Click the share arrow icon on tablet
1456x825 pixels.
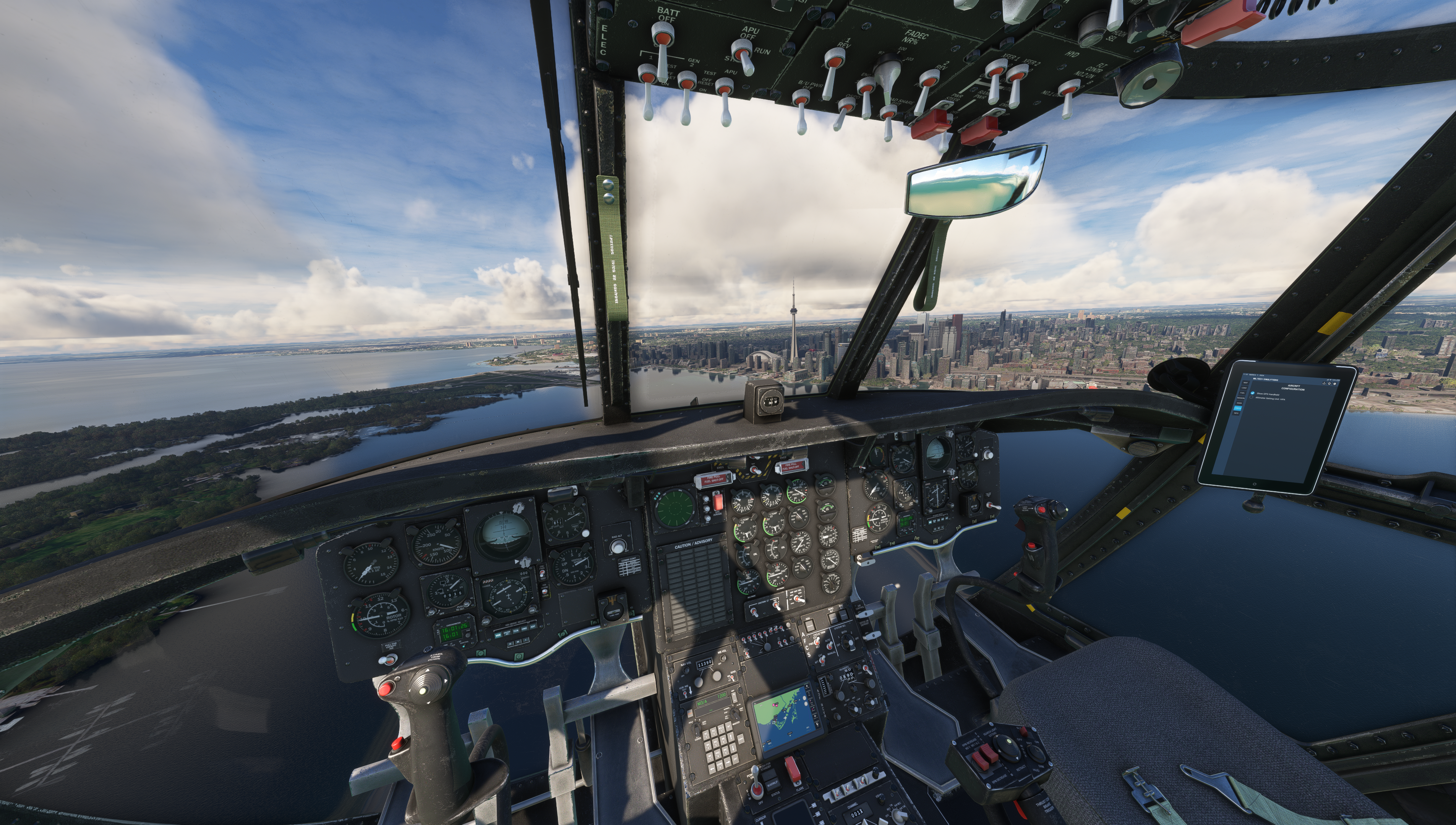pos(1324,383)
